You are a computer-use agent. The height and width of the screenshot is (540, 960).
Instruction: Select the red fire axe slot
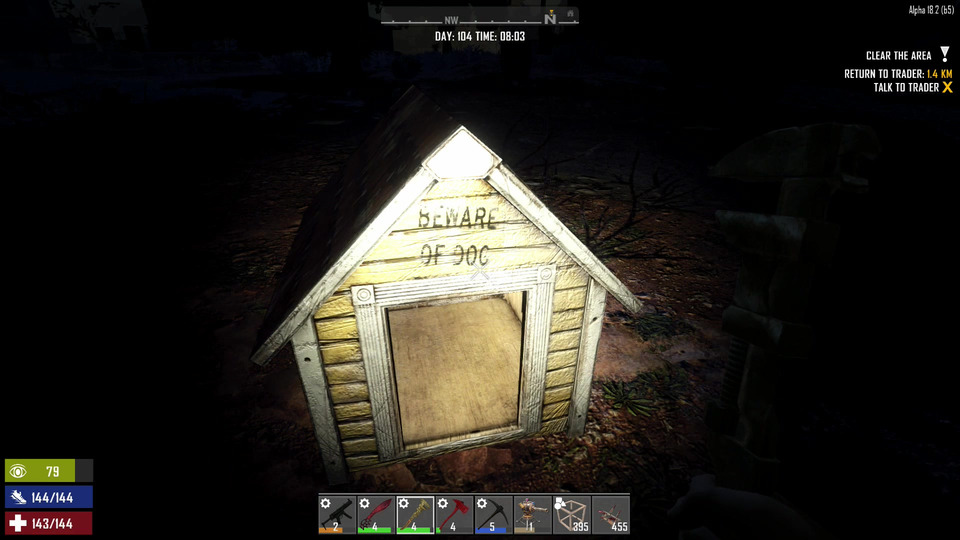pos(454,515)
